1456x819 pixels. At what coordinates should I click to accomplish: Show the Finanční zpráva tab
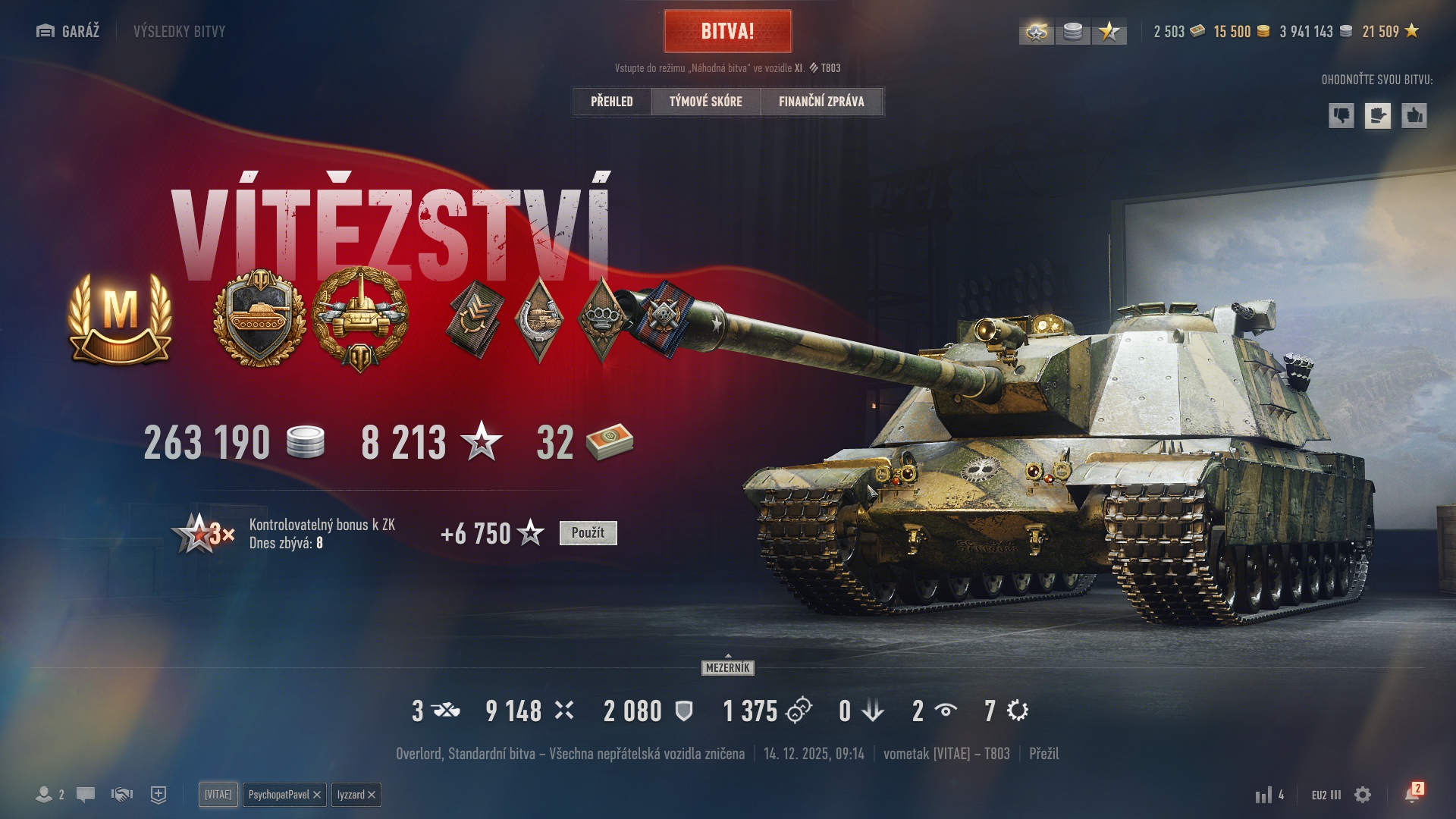[x=821, y=102]
